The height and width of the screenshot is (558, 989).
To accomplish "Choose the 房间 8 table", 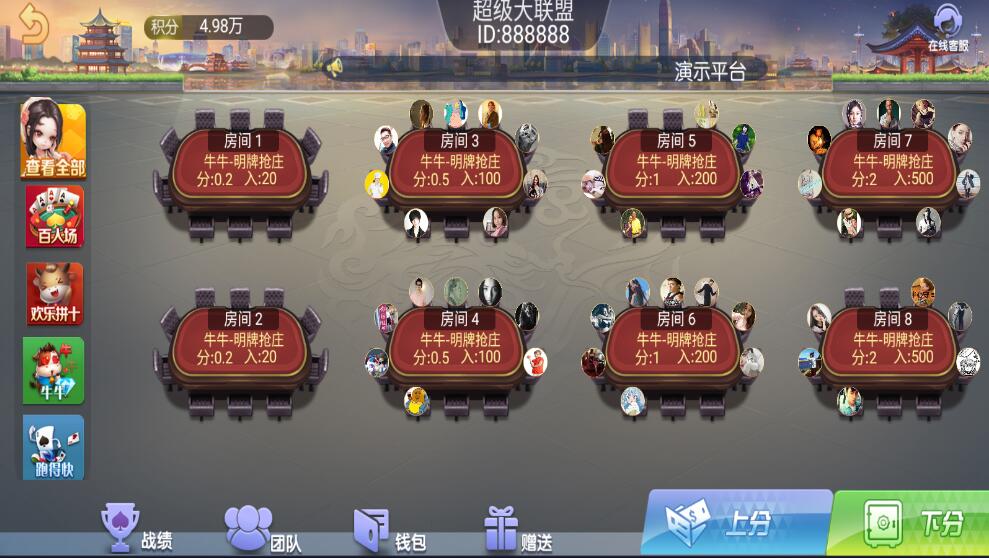I will click(x=890, y=346).
